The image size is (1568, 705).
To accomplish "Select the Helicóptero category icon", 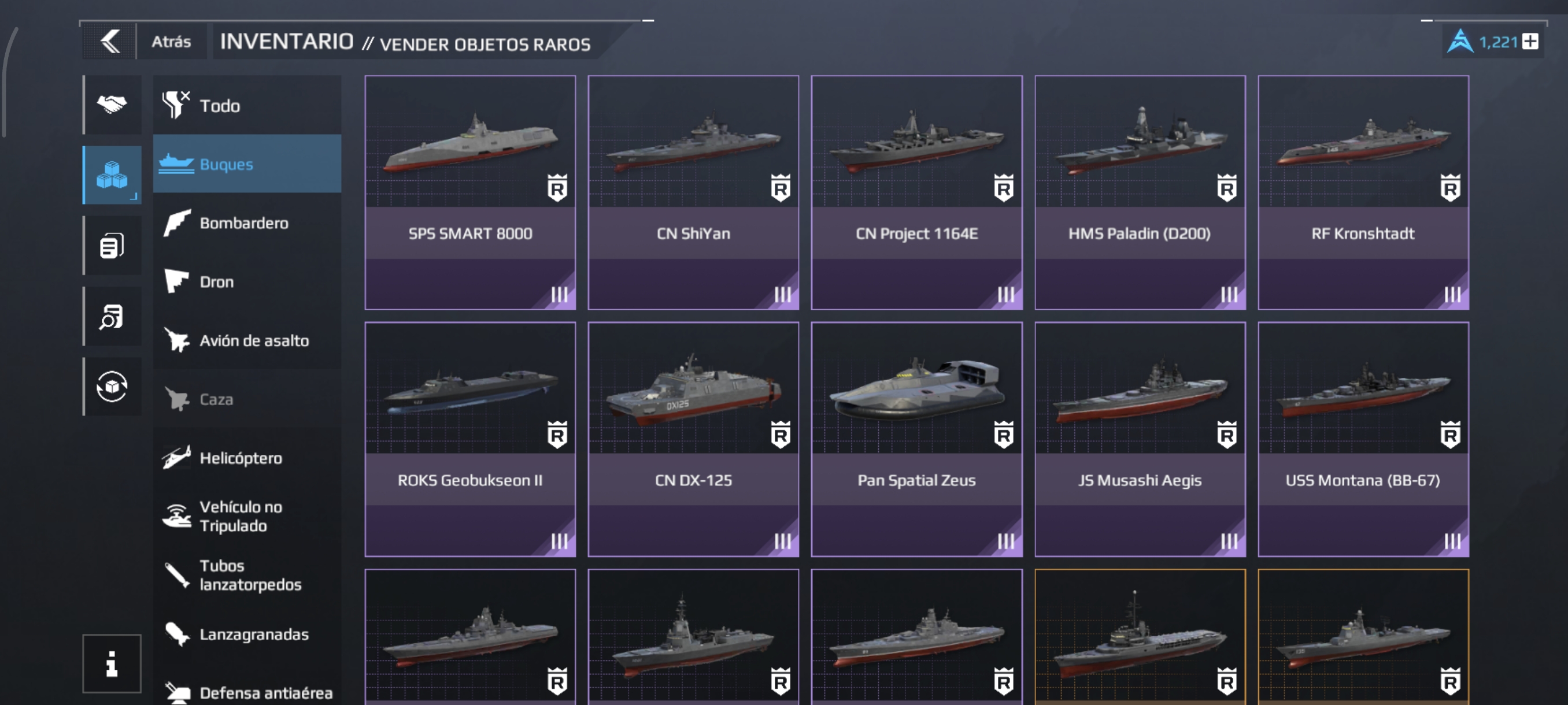I will click(x=177, y=458).
